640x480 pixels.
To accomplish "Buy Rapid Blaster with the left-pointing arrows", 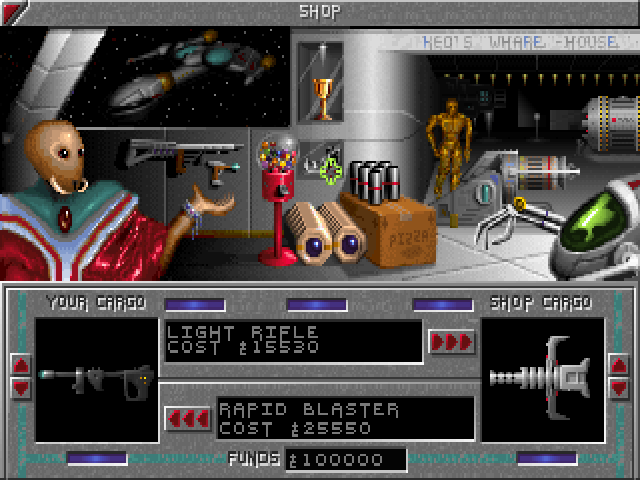I will [x=187, y=417].
